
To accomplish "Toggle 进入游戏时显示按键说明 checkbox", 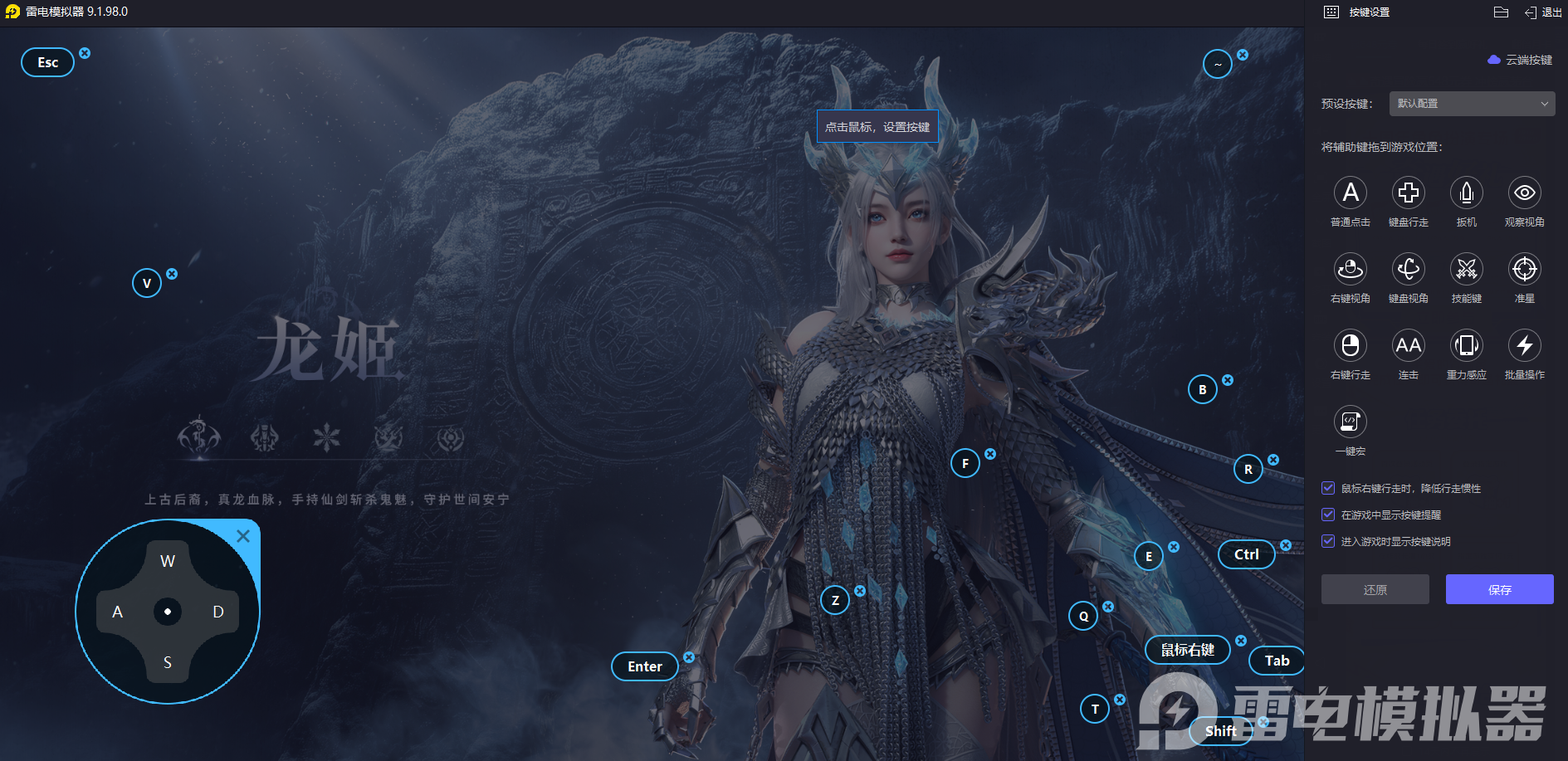I will 1328,541.
